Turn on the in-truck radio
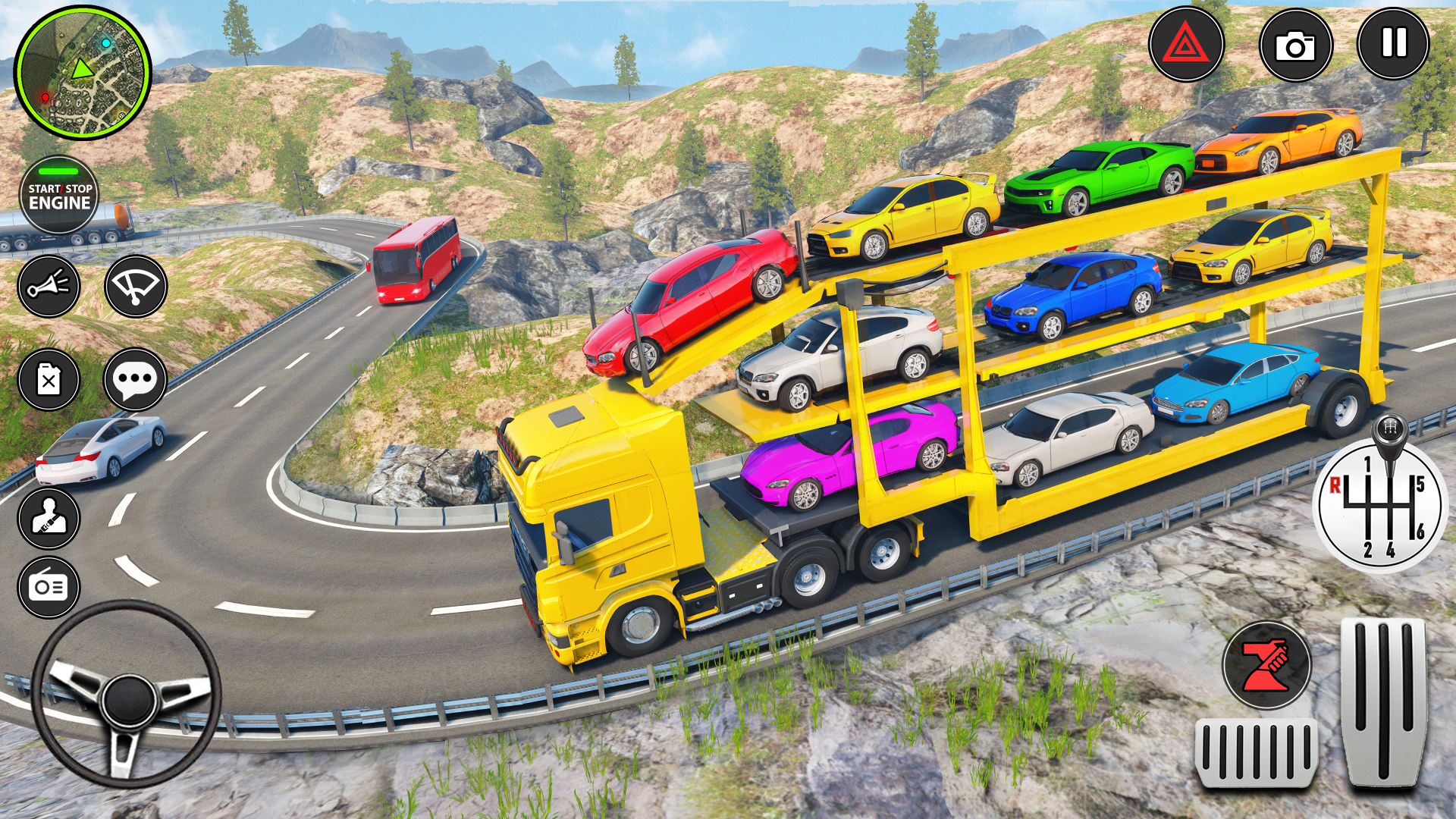1456x819 pixels. pos(51,588)
